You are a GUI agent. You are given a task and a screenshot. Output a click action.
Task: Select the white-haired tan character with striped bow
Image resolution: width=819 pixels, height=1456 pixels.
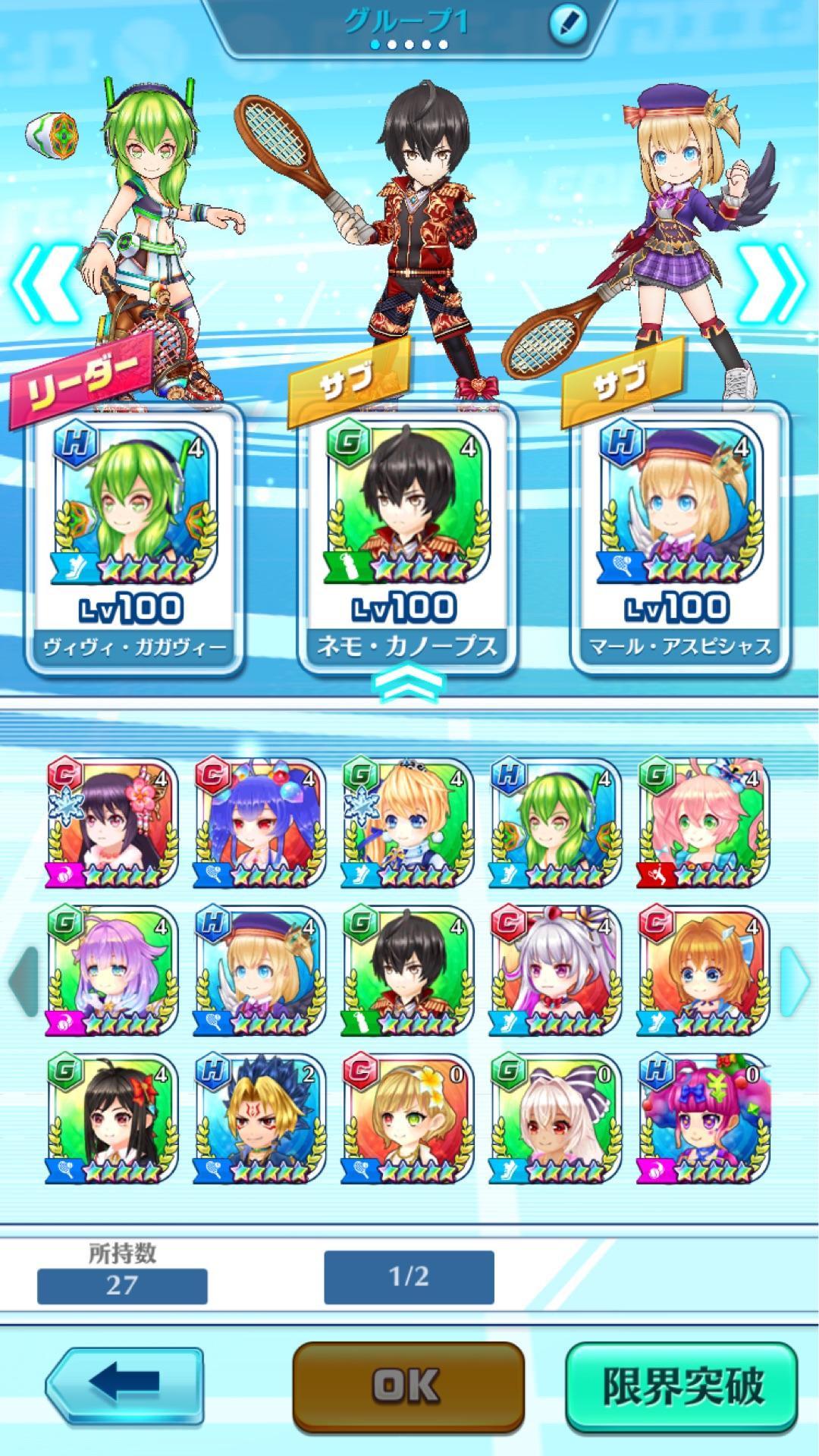point(555,1119)
